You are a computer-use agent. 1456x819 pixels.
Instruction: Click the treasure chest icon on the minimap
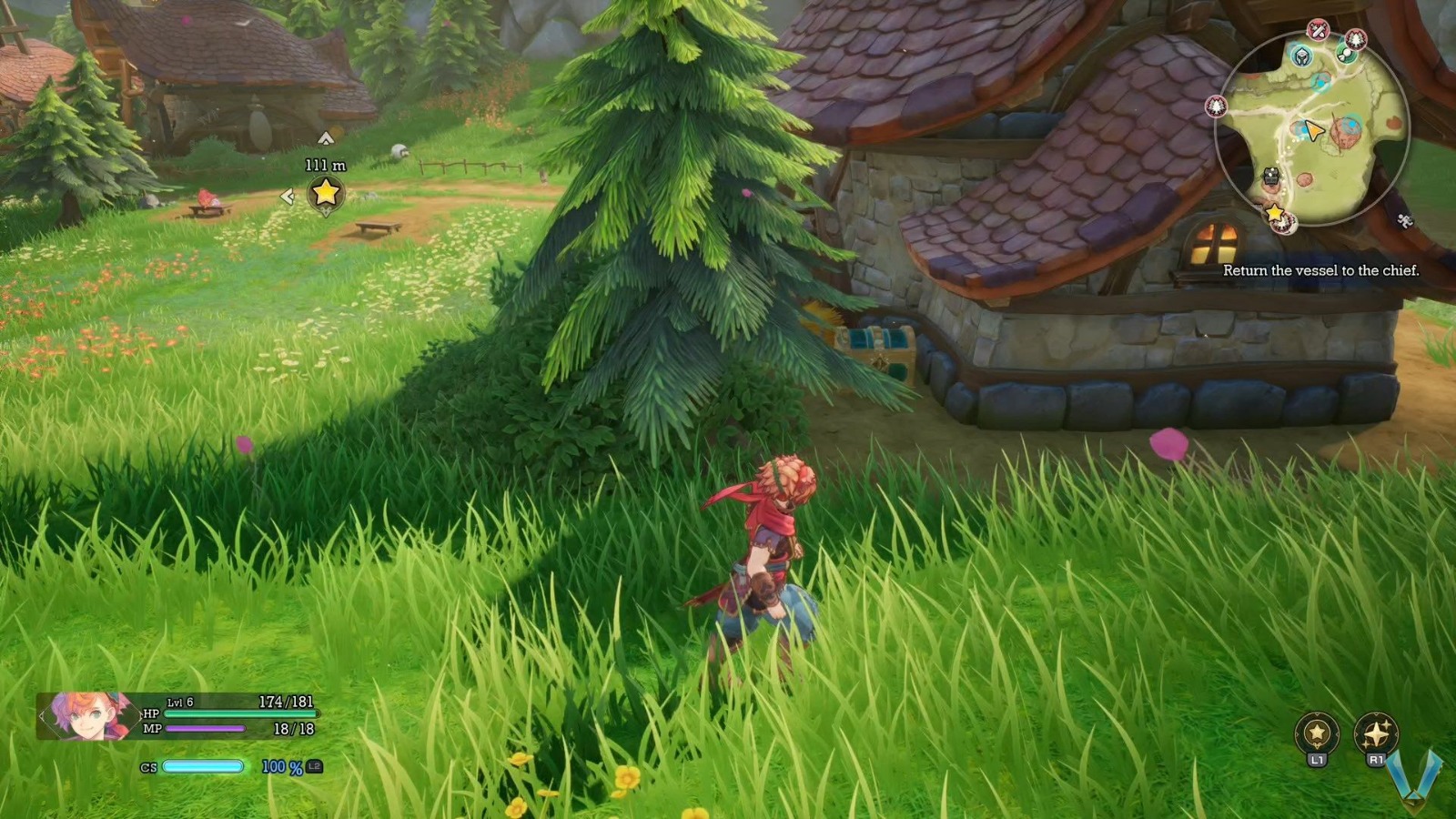coord(1271,176)
